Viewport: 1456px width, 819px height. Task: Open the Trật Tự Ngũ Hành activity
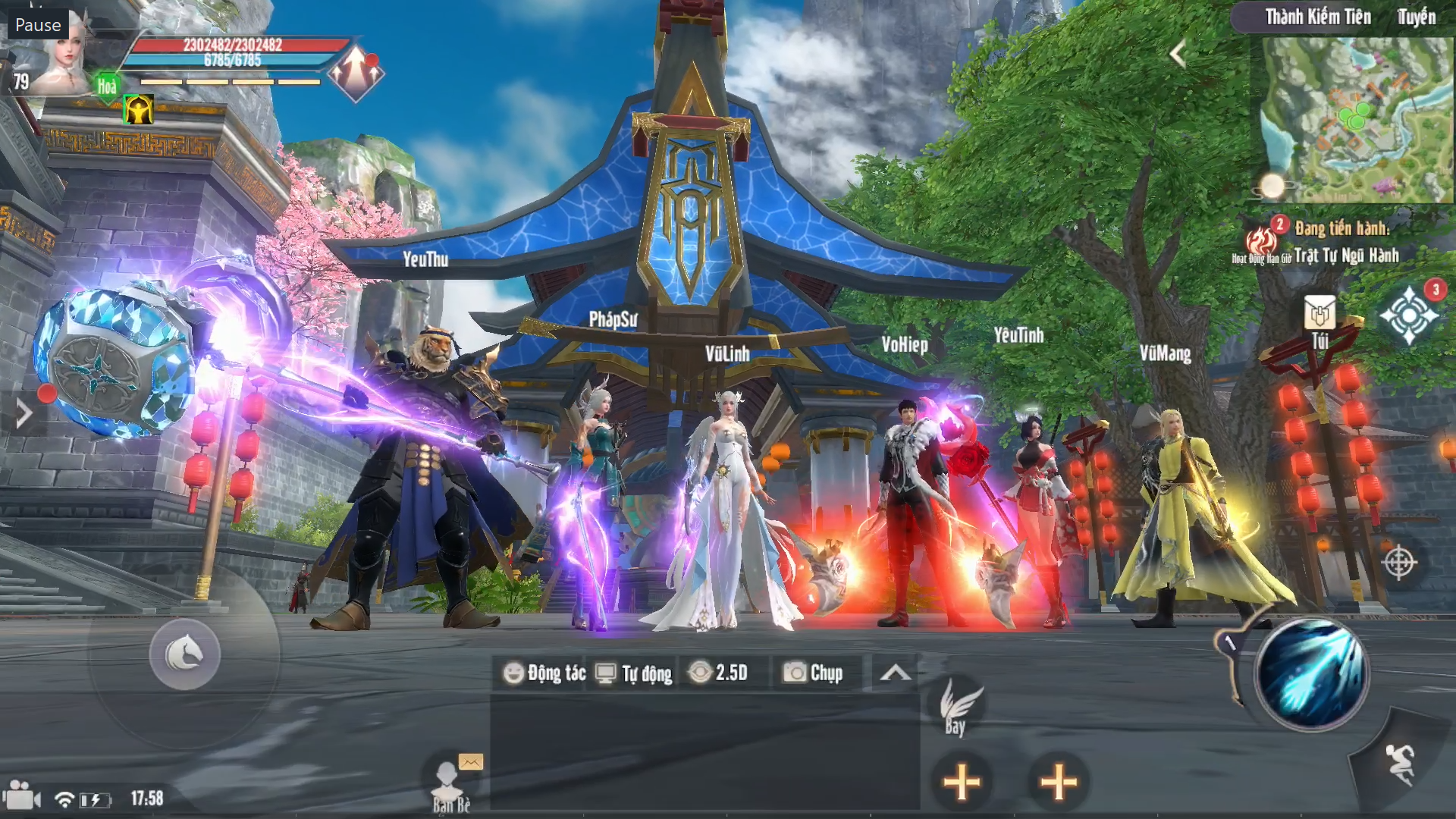pyautogui.click(x=1345, y=256)
